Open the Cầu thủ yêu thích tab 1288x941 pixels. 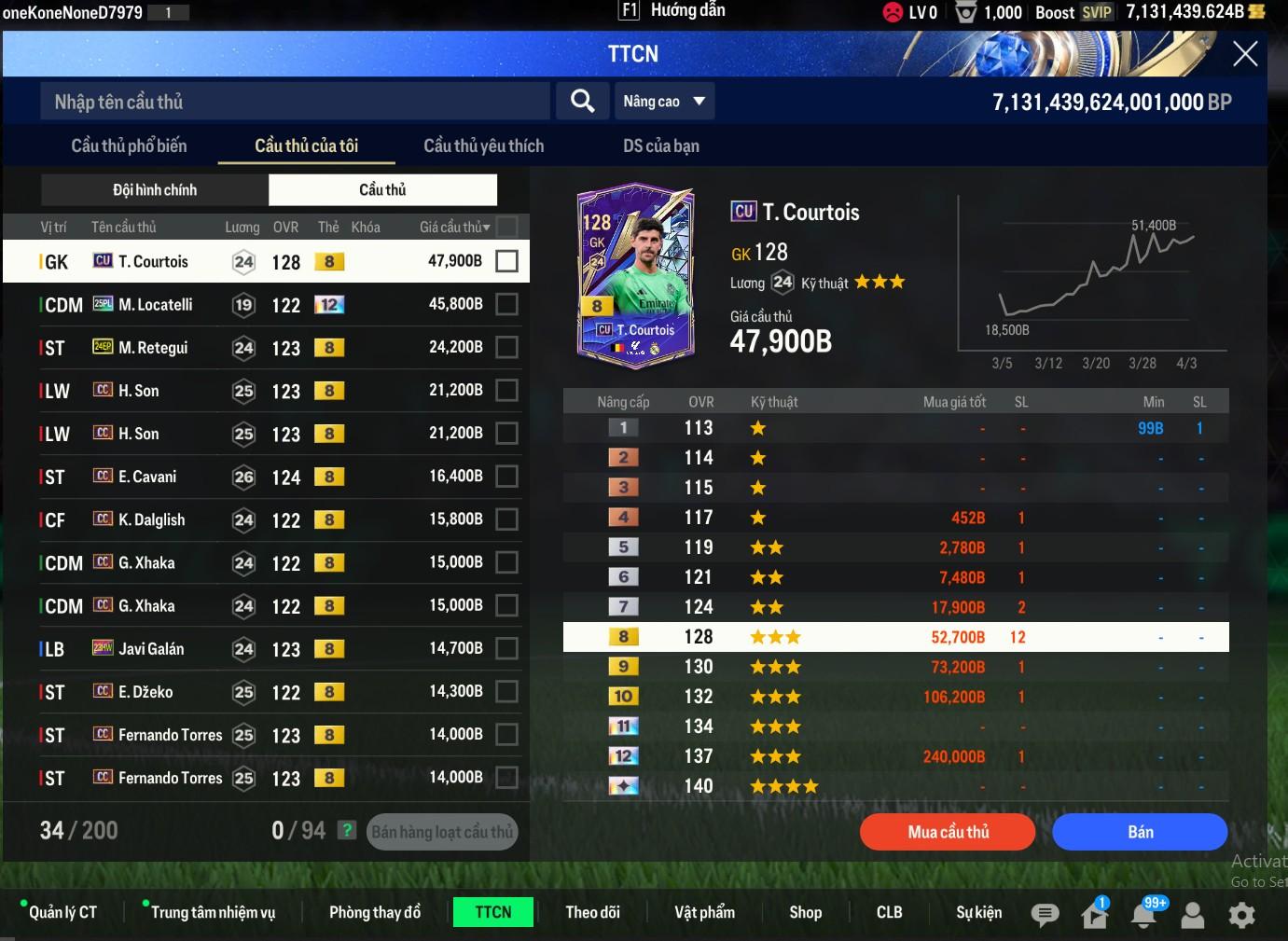pos(483,145)
